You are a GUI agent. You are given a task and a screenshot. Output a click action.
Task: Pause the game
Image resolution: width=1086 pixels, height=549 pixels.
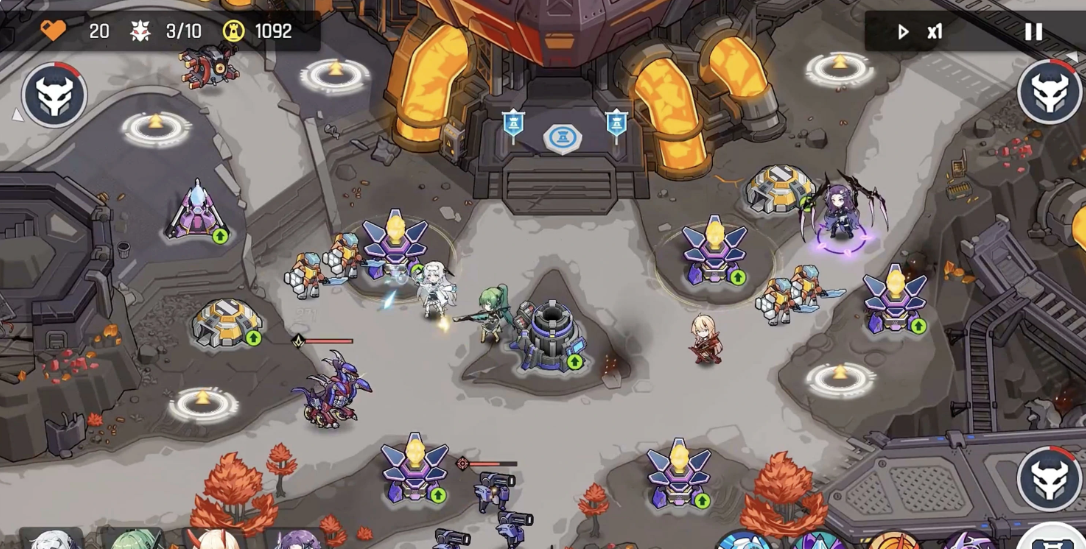[1033, 32]
